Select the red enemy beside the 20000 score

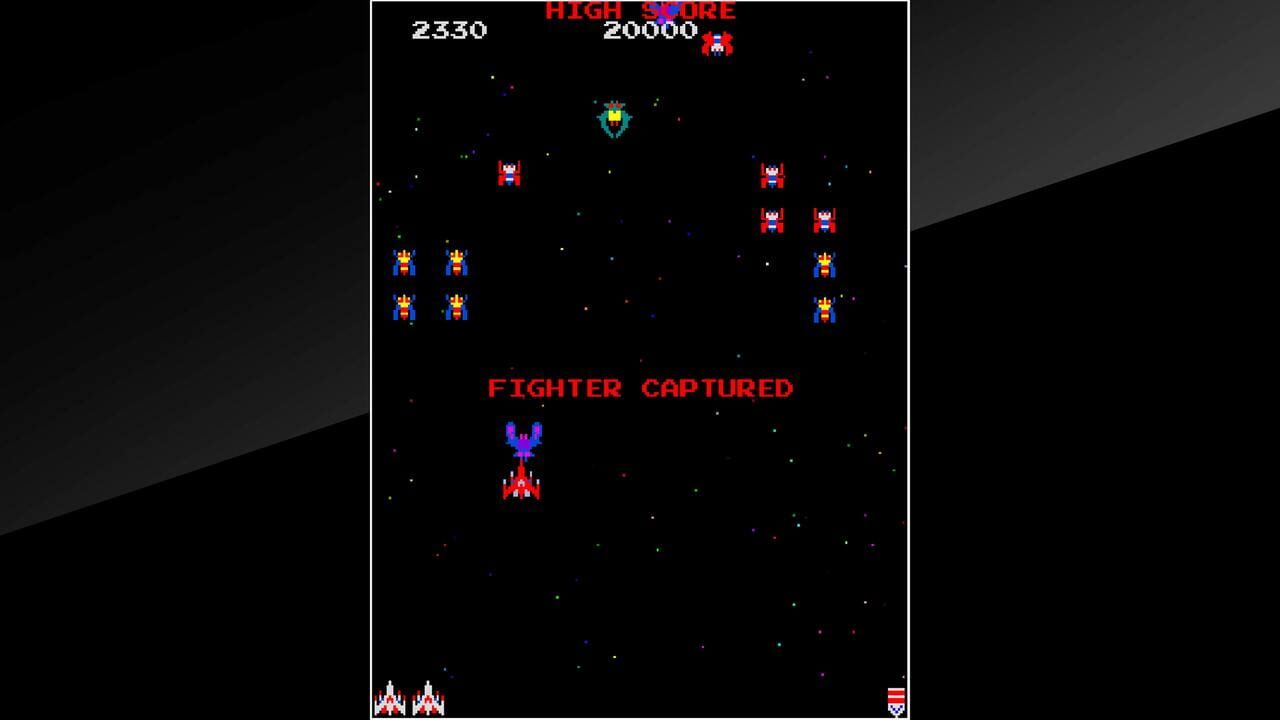point(718,43)
